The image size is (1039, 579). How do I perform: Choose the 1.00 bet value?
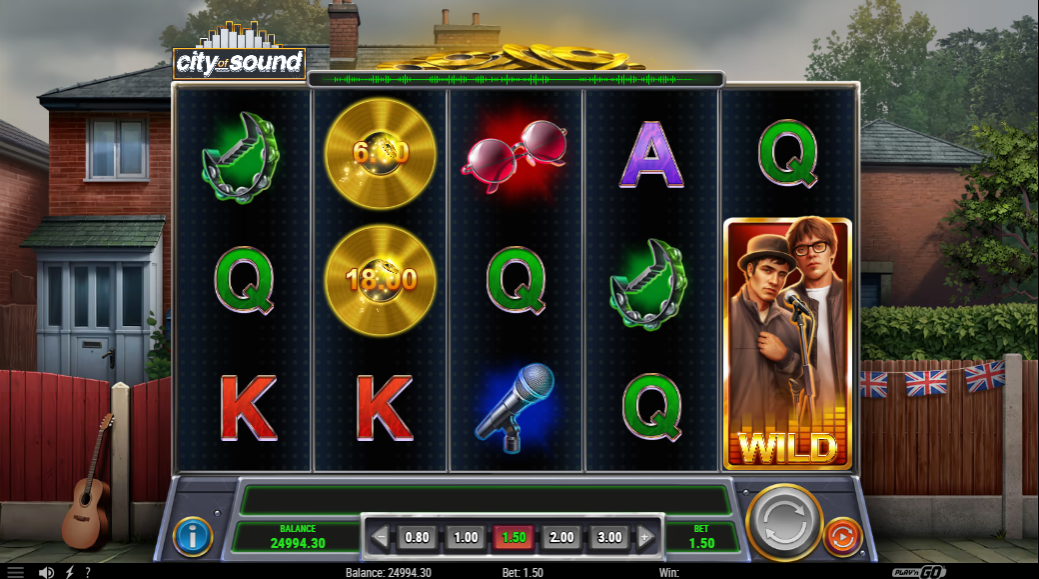point(465,537)
